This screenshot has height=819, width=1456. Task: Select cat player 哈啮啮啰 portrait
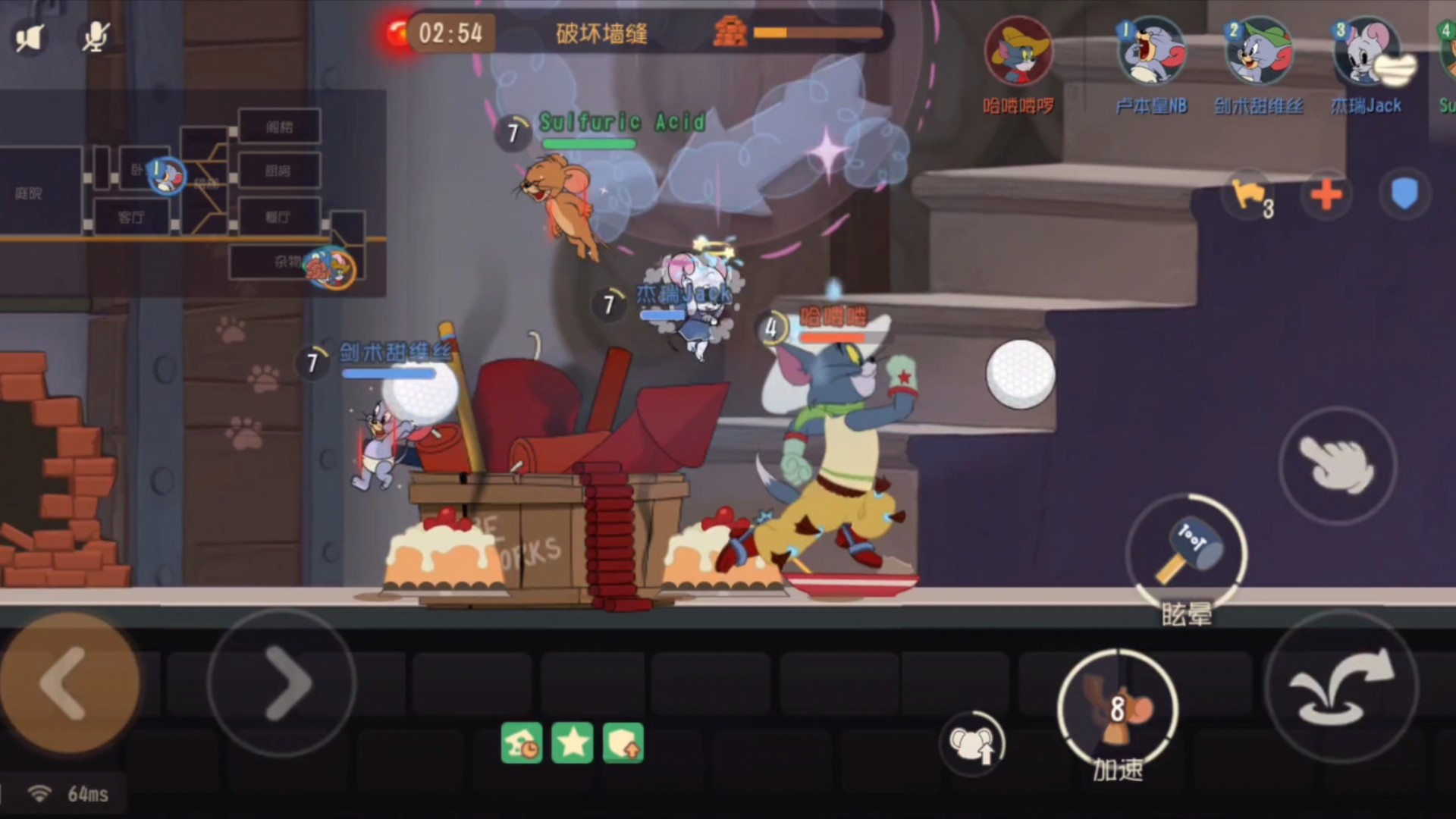(x=1018, y=53)
